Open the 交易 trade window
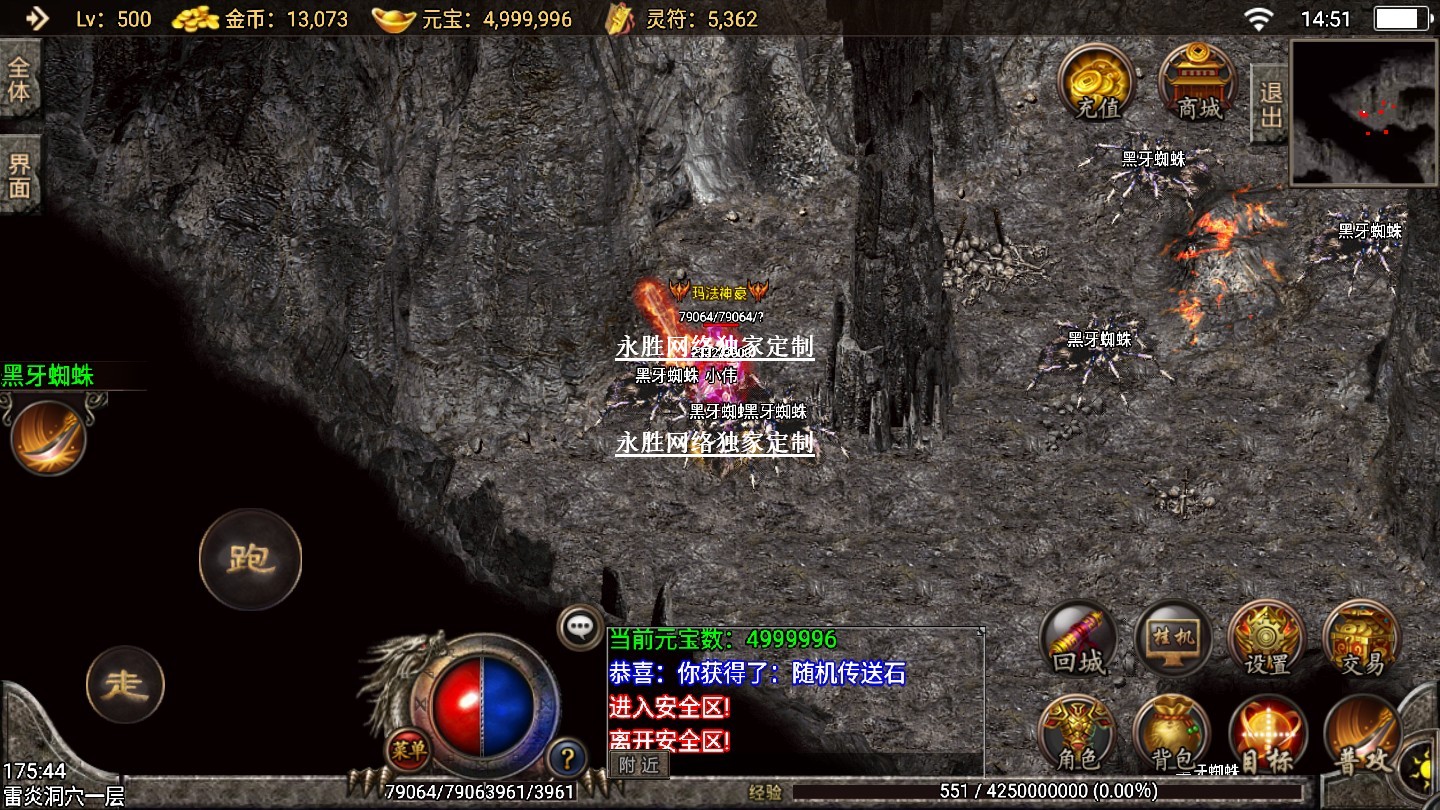The height and width of the screenshot is (810, 1440). pyautogui.click(x=1361, y=640)
